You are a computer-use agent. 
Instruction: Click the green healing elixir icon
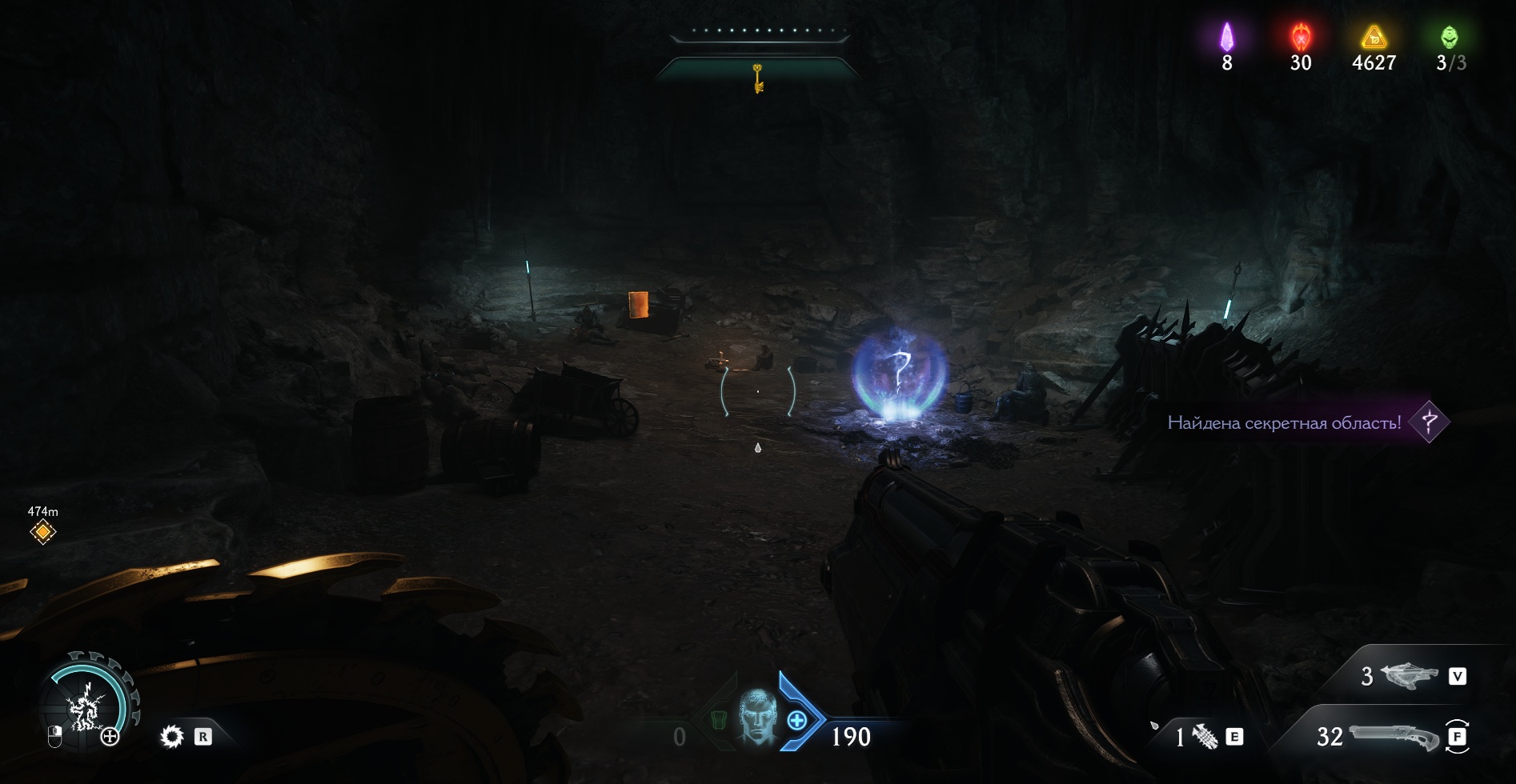click(x=1450, y=37)
